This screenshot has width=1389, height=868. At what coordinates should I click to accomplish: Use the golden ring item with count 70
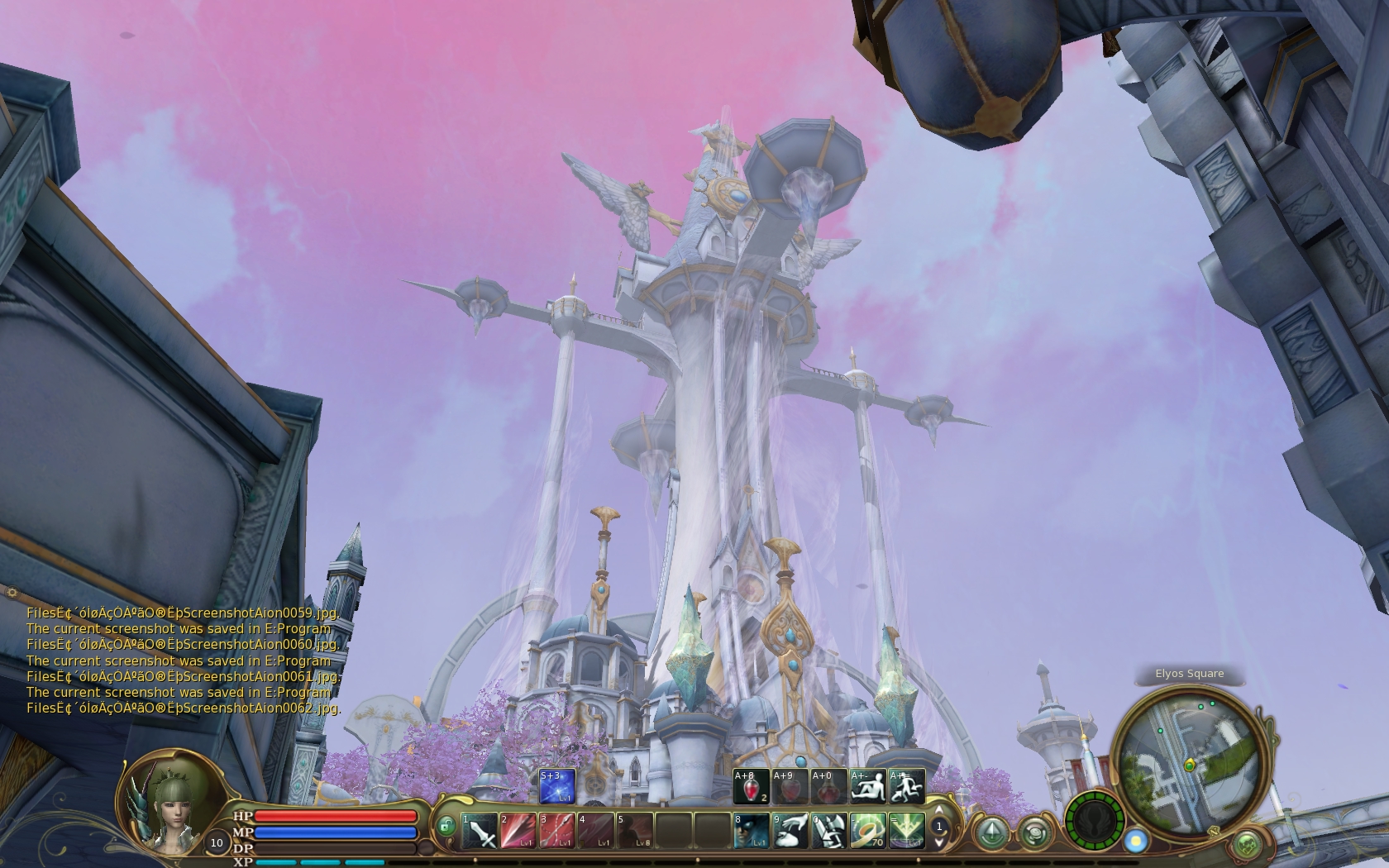[867, 831]
